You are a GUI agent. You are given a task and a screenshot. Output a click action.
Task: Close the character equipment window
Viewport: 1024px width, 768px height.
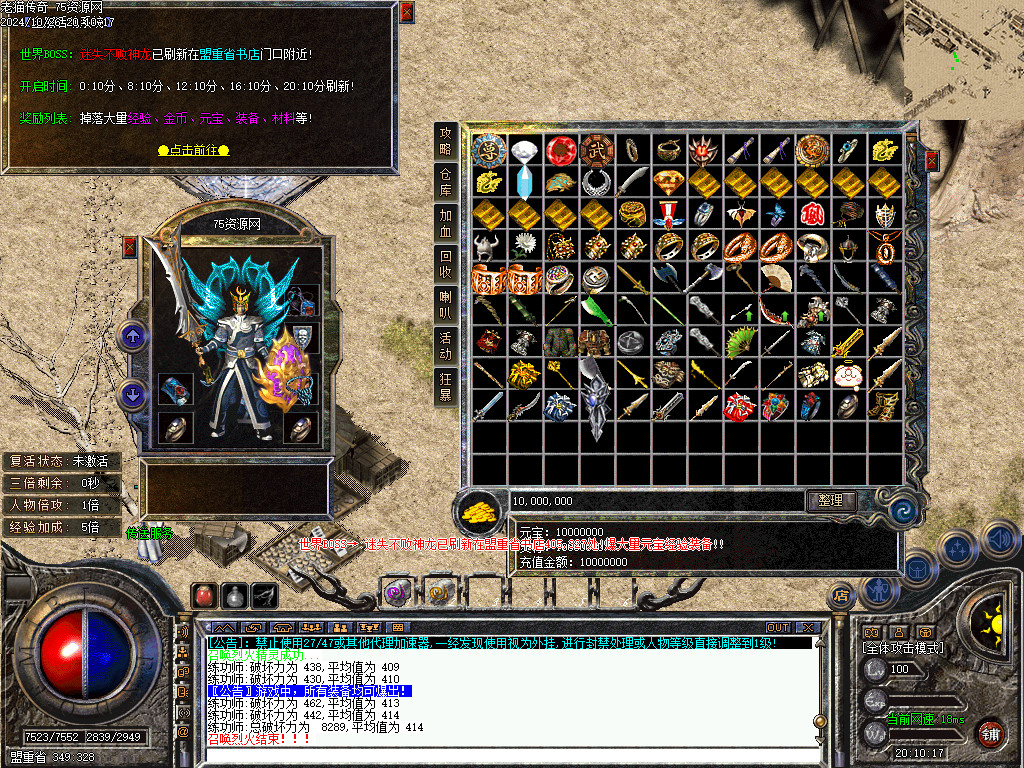(129, 247)
